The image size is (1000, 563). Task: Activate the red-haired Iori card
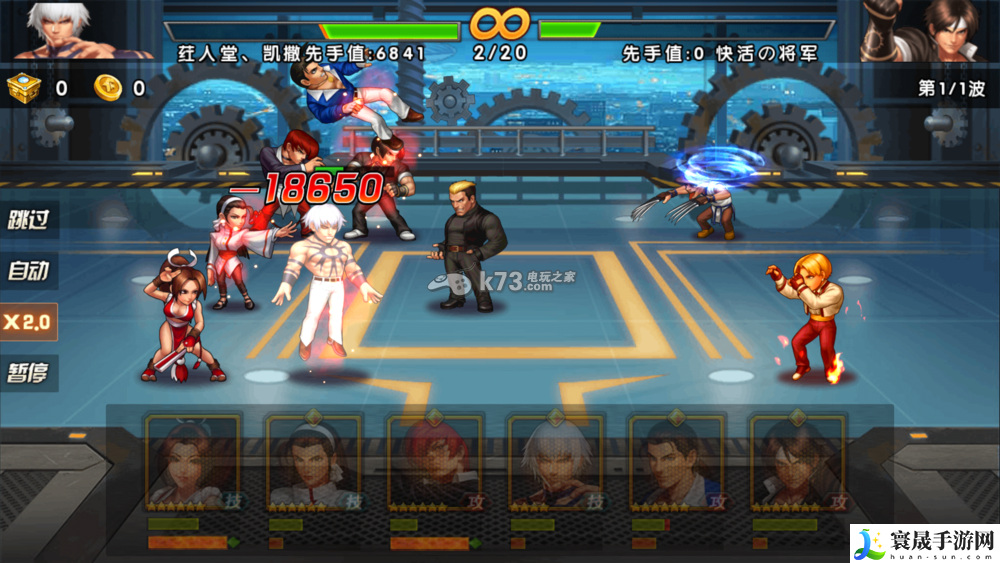[x=434, y=462]
